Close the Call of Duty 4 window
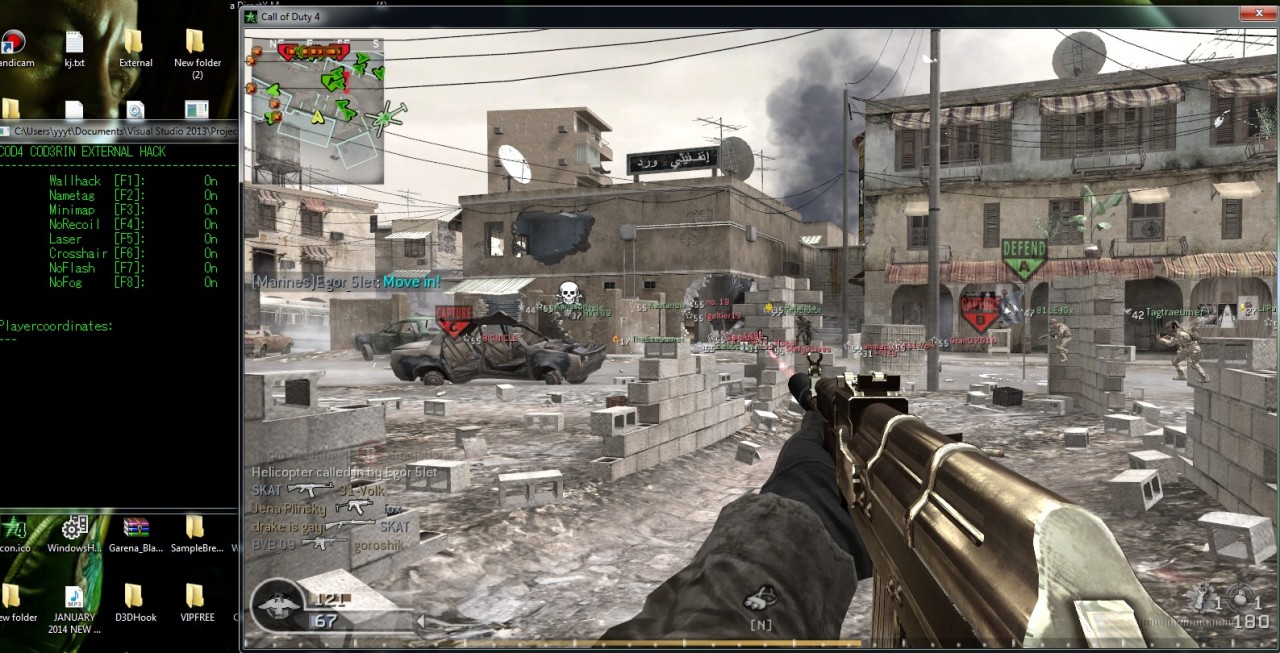Image resolution: width=1280 pixels, height=653 pixels. pos(1253,14)
